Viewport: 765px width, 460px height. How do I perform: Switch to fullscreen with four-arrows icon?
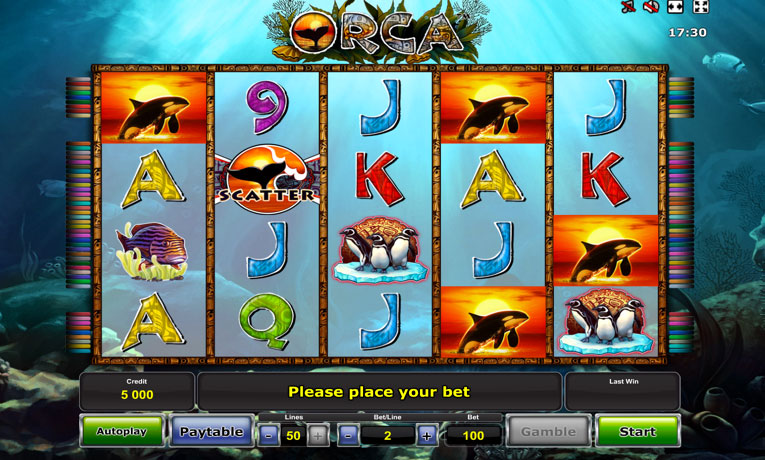[x=701, y=8]
